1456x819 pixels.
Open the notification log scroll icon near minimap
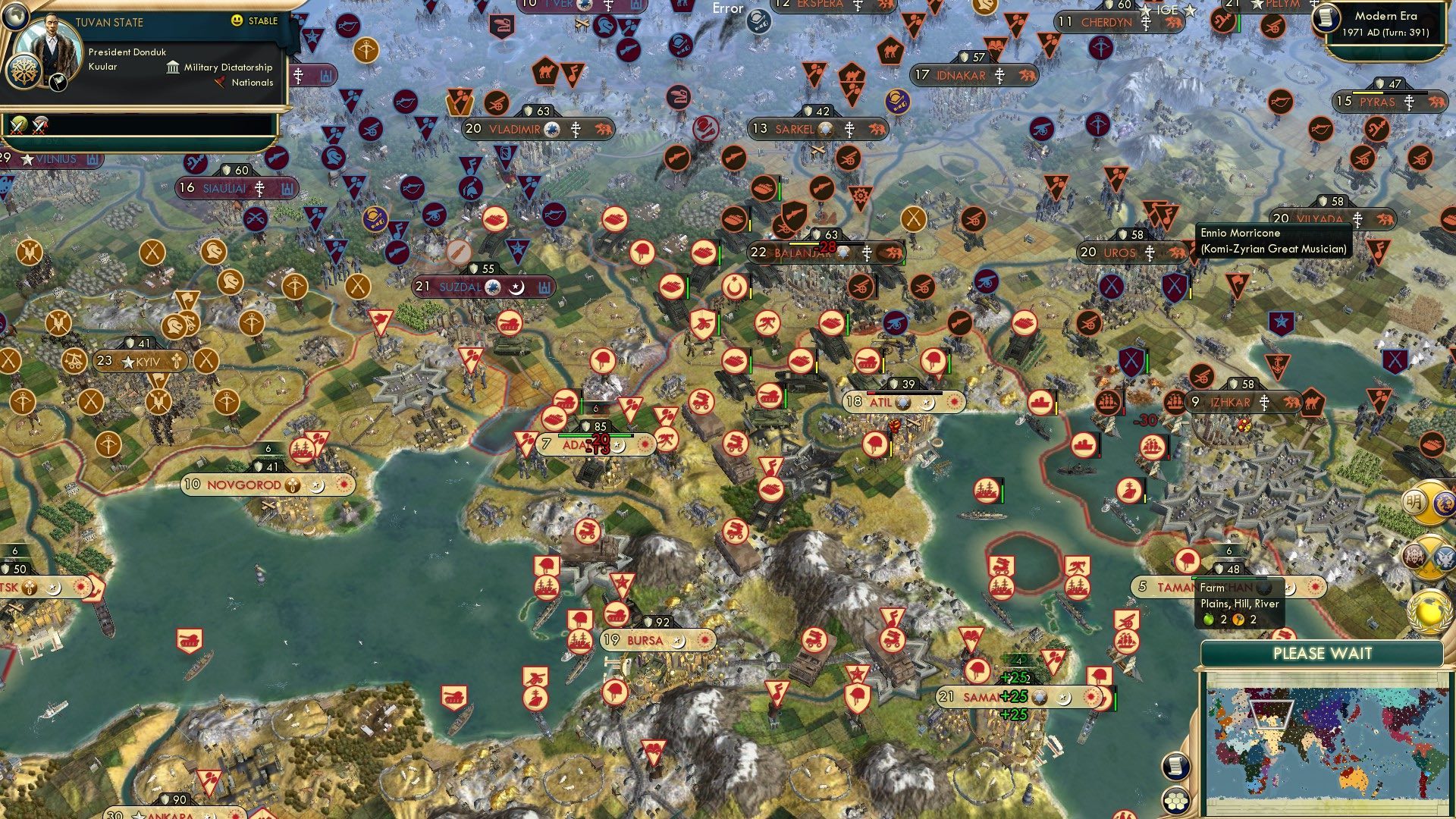pos(1175,767)
